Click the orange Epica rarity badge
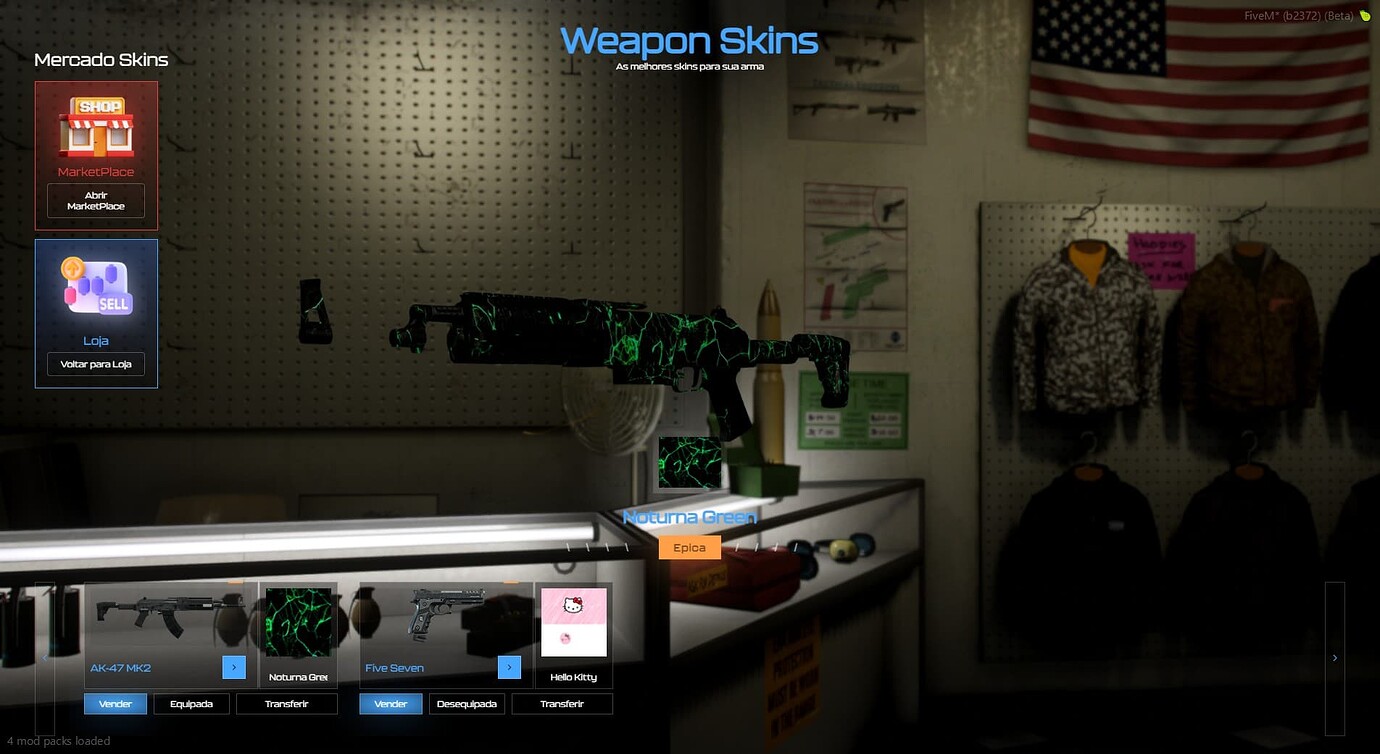Screen dimensions: 1380x754 point(689,547)
